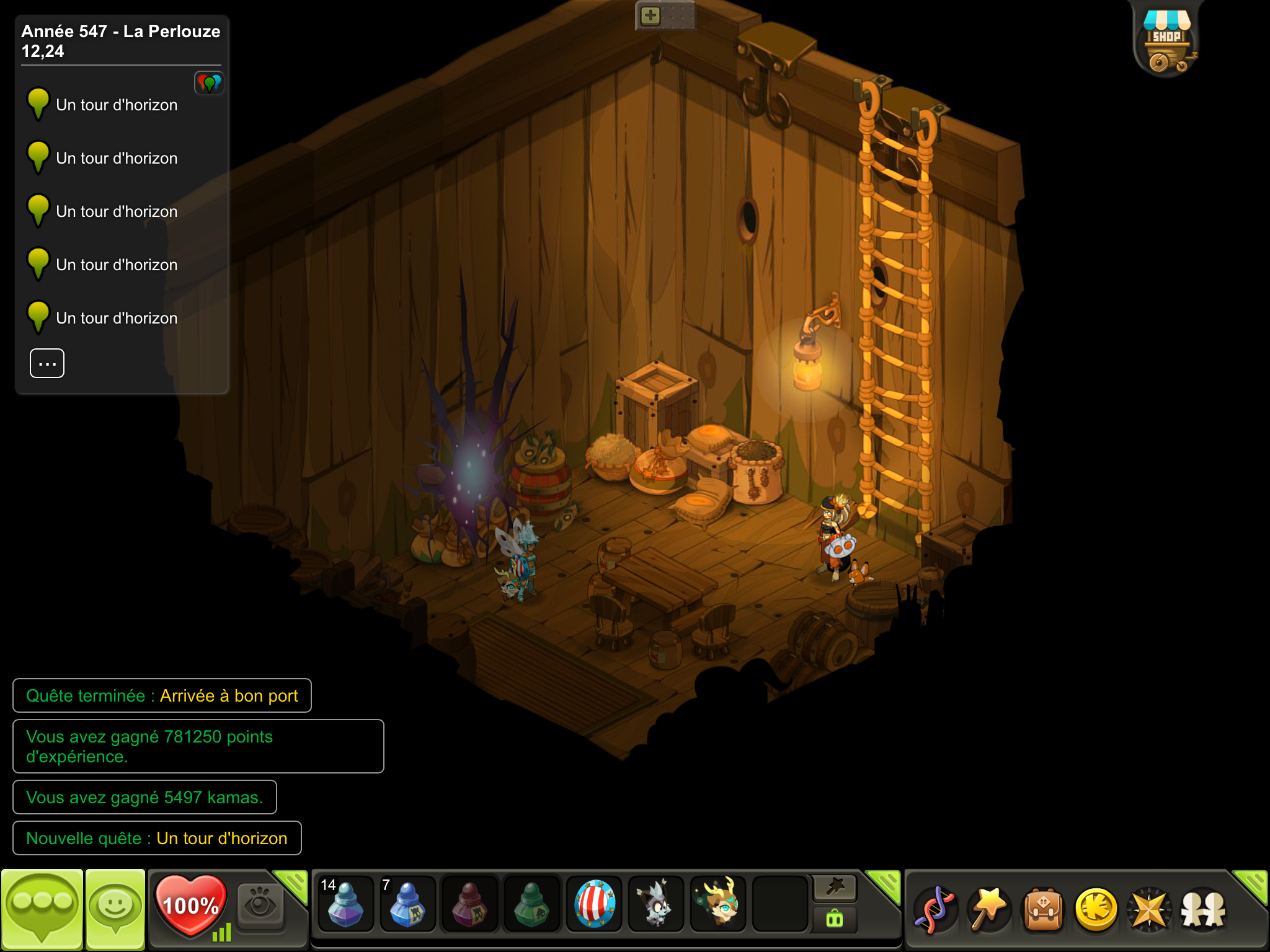The height and width of the screenshot is (952, 1270).
Task: Select the antlered deer pet slot
Action: click(718, 904)
